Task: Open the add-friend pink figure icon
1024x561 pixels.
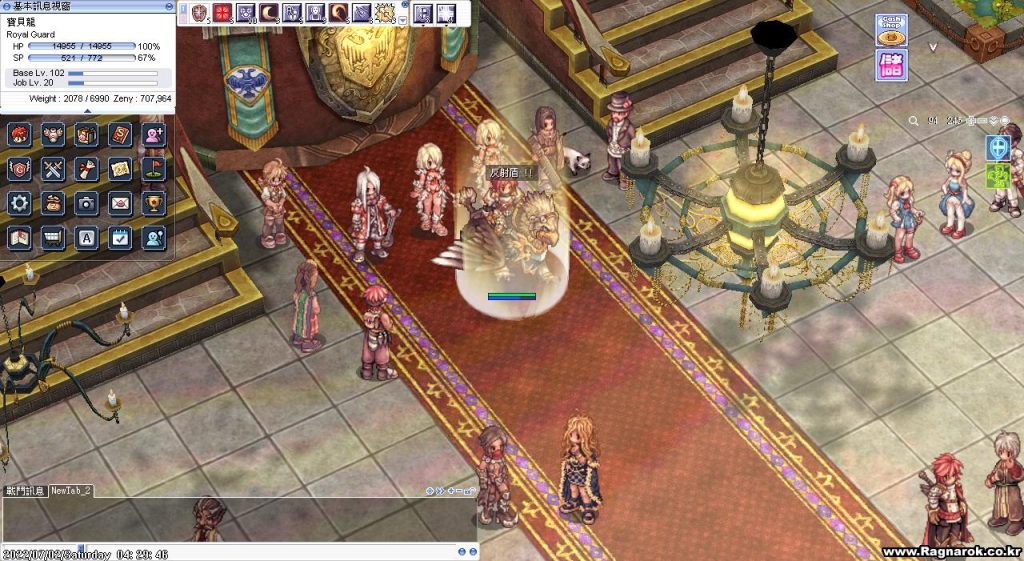Action: coord(153,135)
